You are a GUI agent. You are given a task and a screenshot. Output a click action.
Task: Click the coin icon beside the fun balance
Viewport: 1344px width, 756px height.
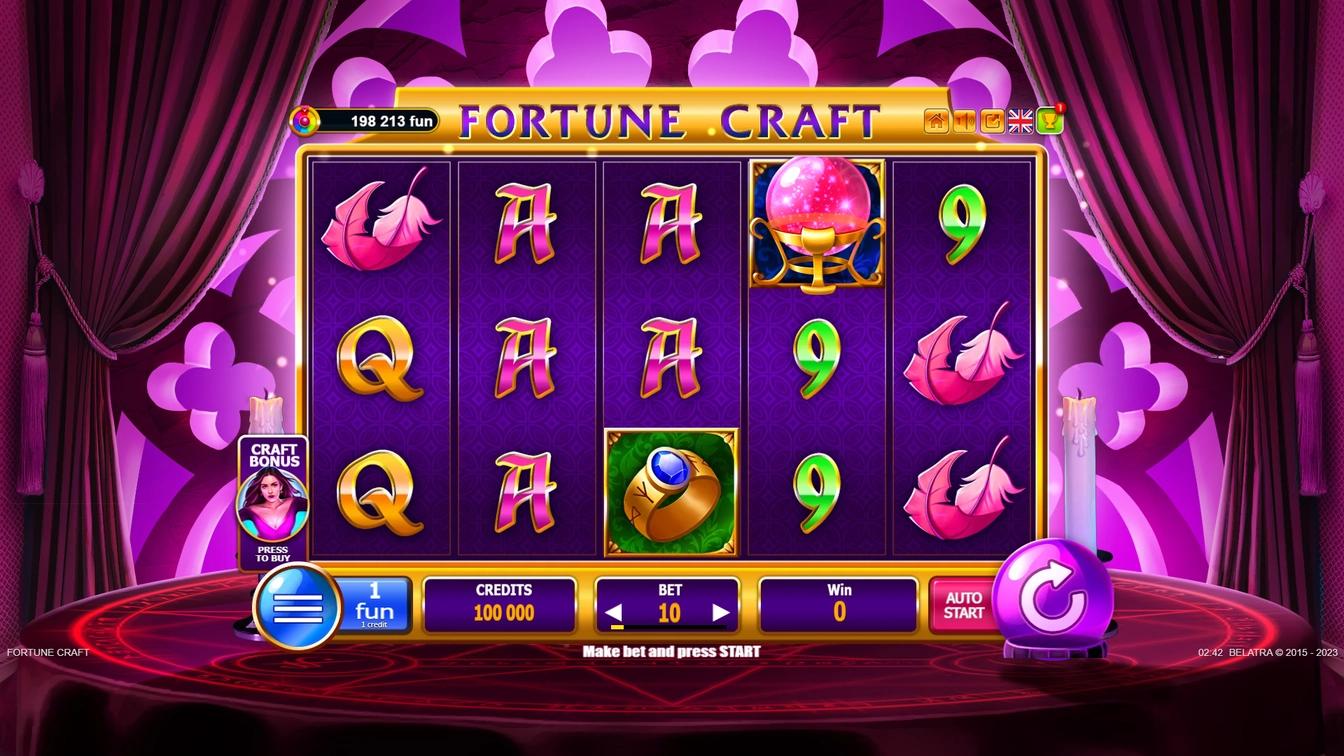tap(303, 120)
